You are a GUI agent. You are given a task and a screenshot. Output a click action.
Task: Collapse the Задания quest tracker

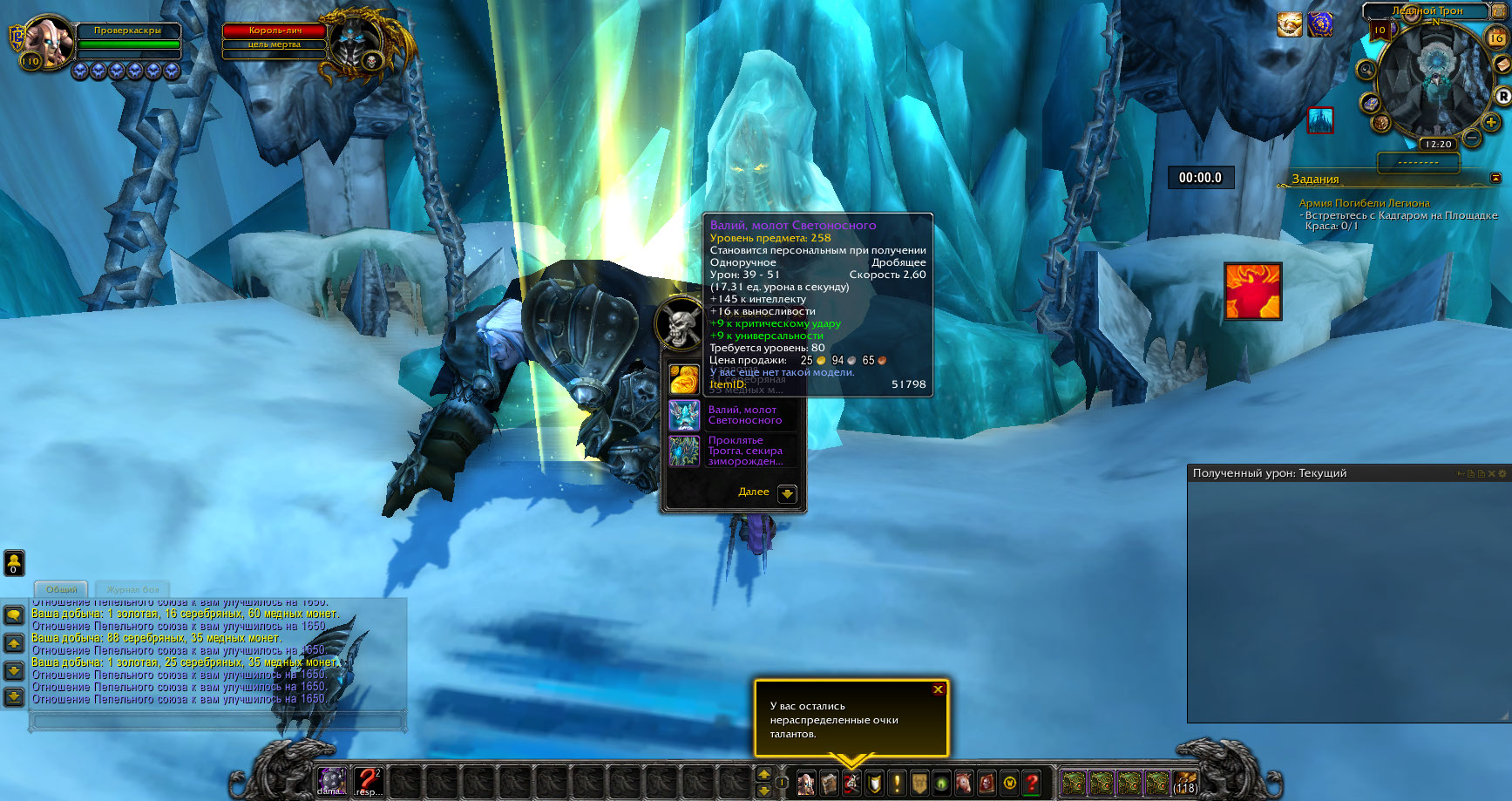point(1495,178)
